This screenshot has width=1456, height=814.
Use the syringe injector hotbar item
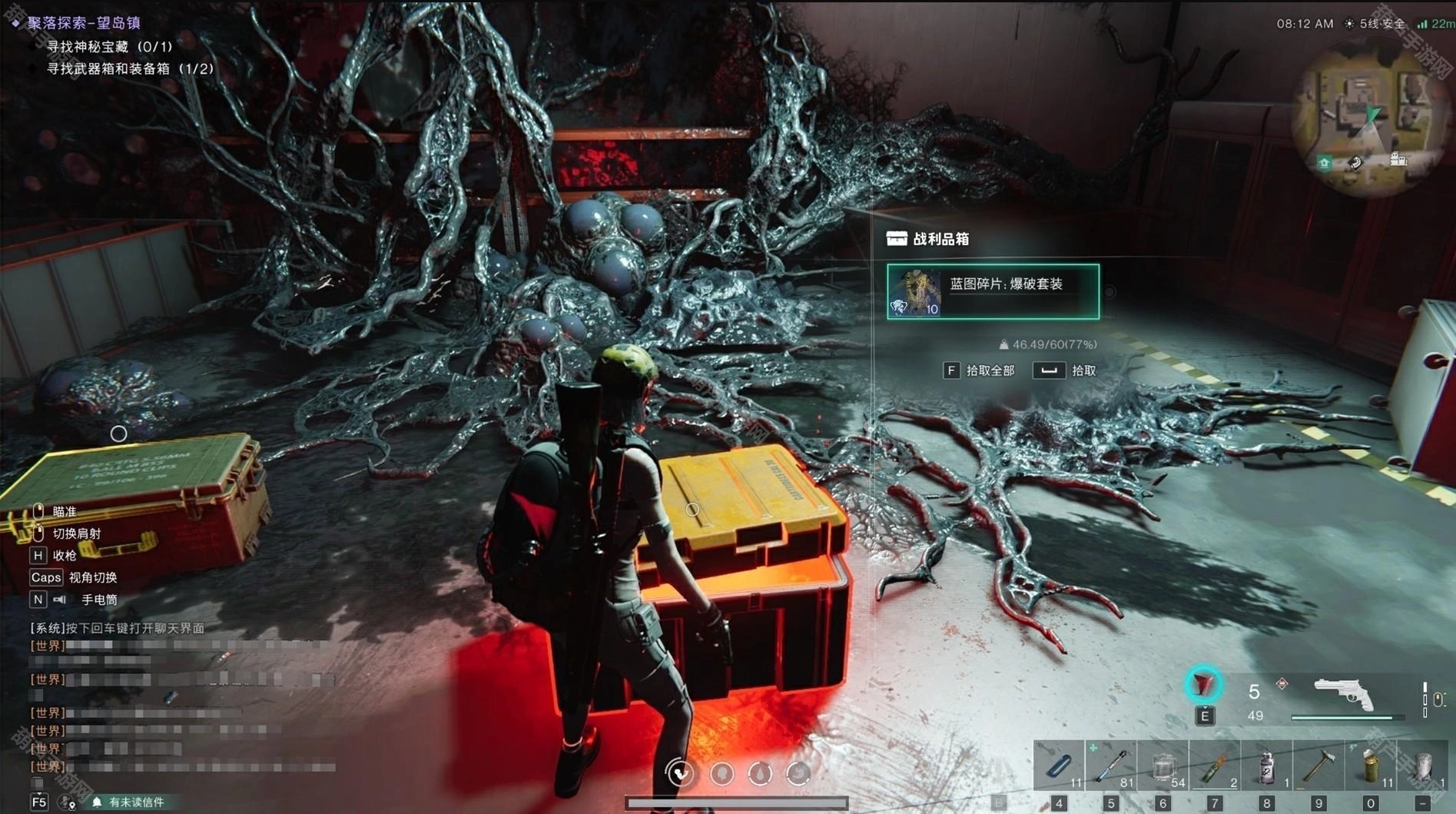coord(1111,766)
